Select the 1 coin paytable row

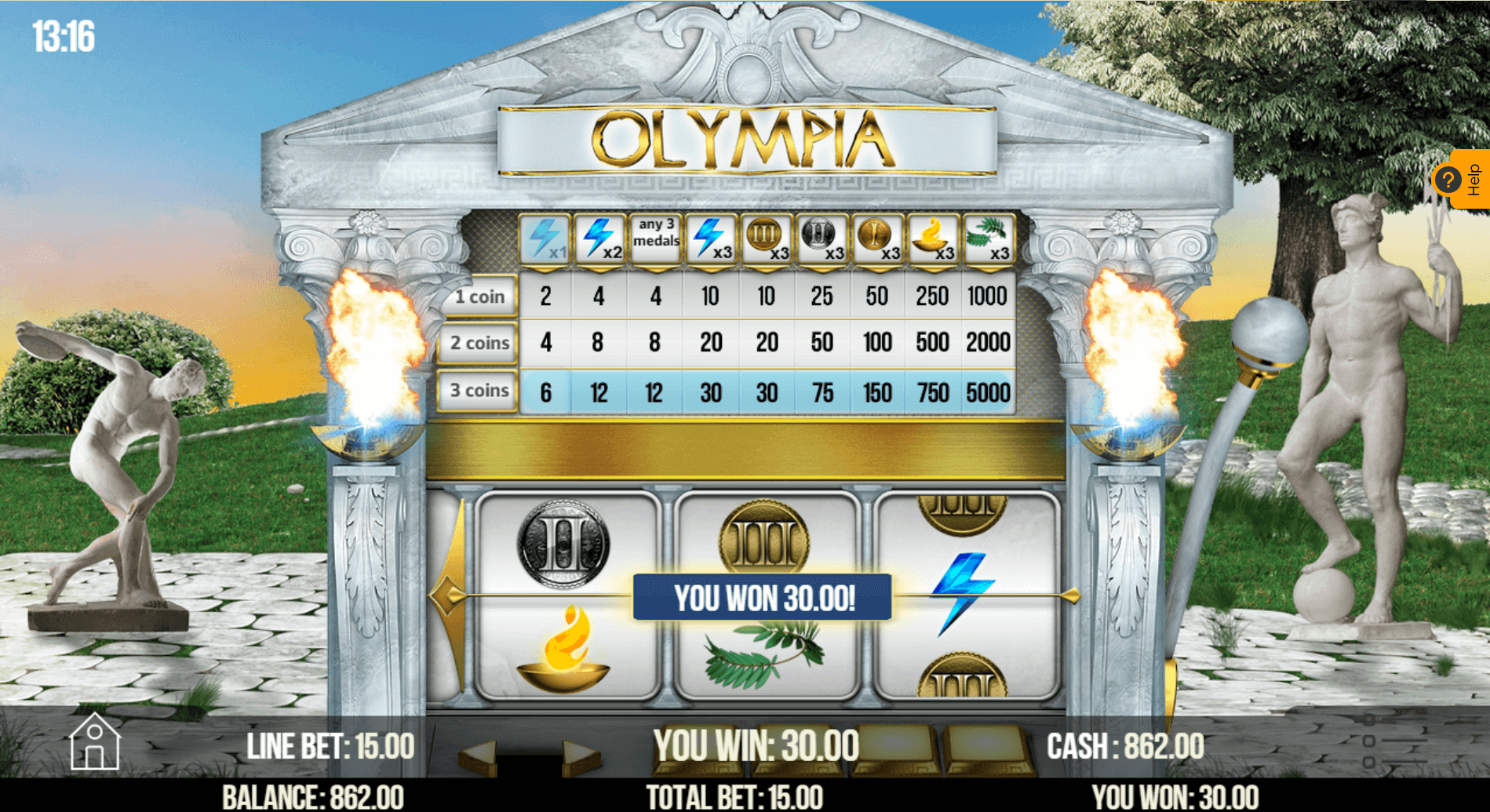click(479, 297)
